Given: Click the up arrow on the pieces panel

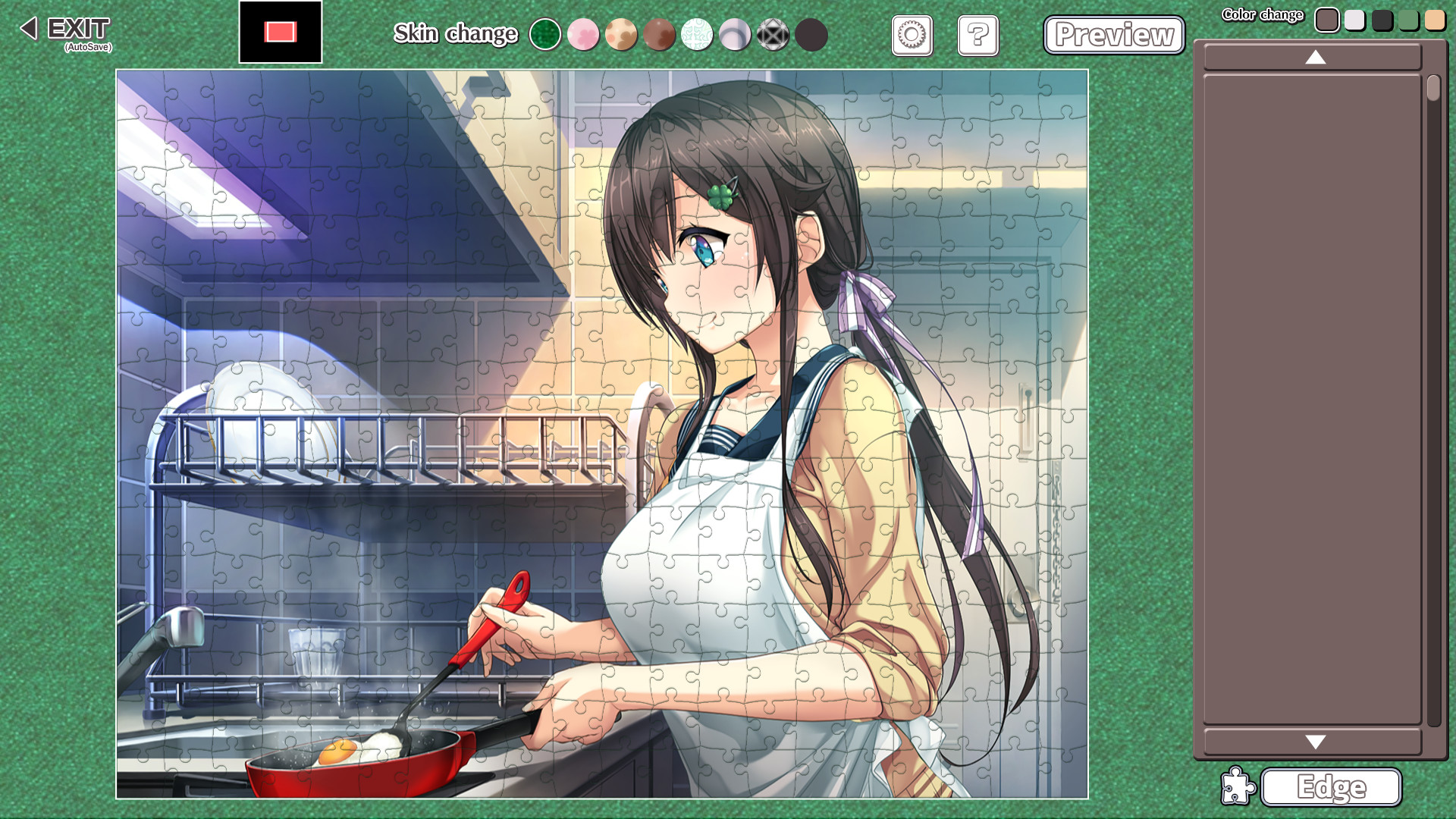Looking at the screenshot, I should coord(1314,58).
